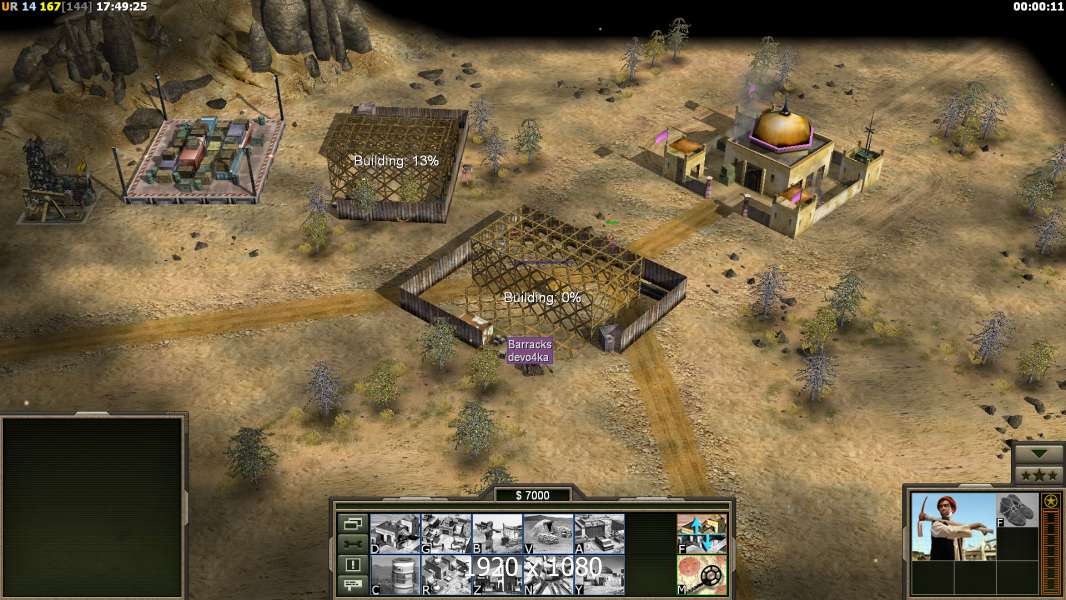Select the barrel Demo Trap icon labeled C
This screenshot has height=600, width=1066.
point(395,574)
